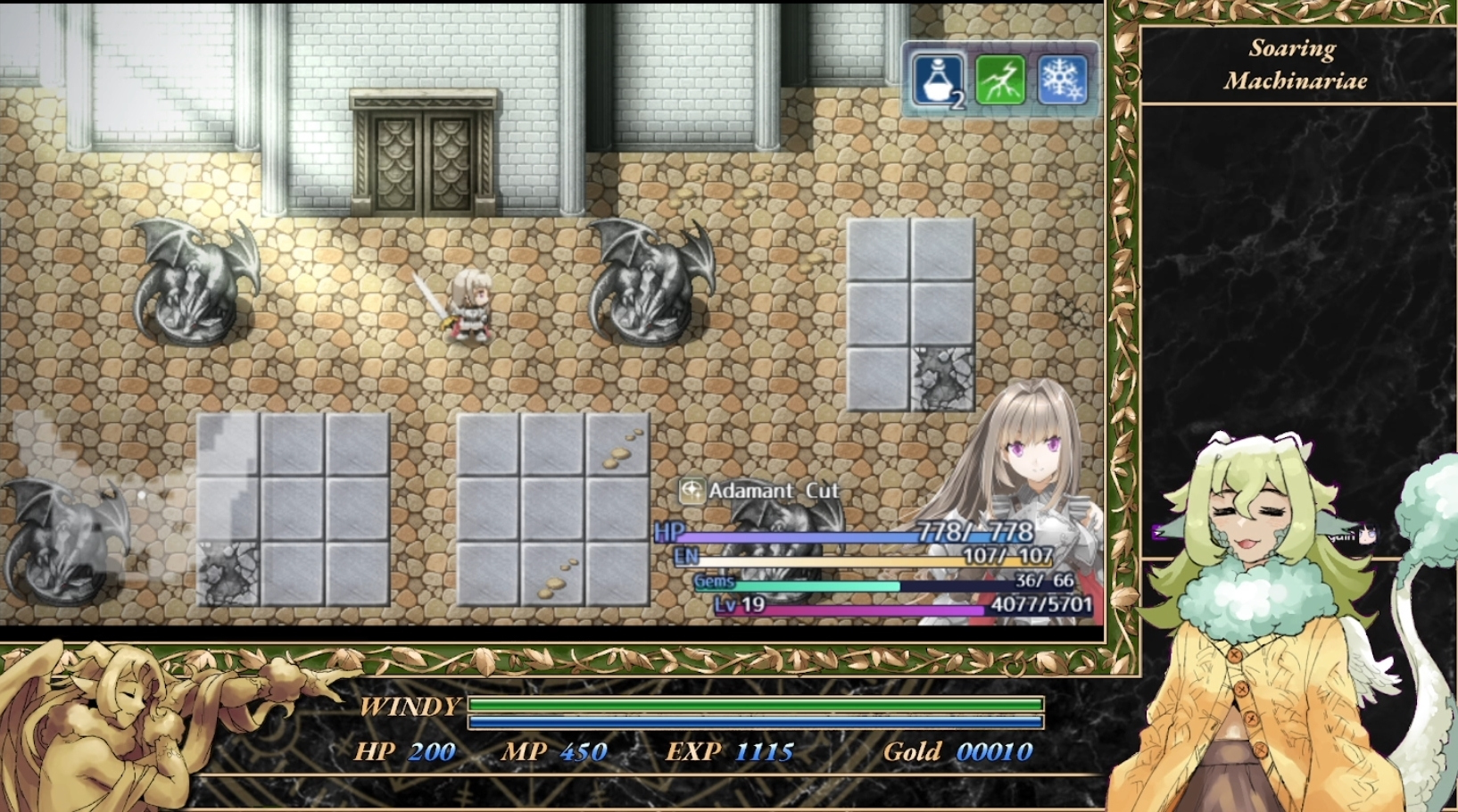Image resolution: width=1458 pixels, height=812 pixels.
Task: Activate the green lightning skill icon
Action: tap(1000, 80)
